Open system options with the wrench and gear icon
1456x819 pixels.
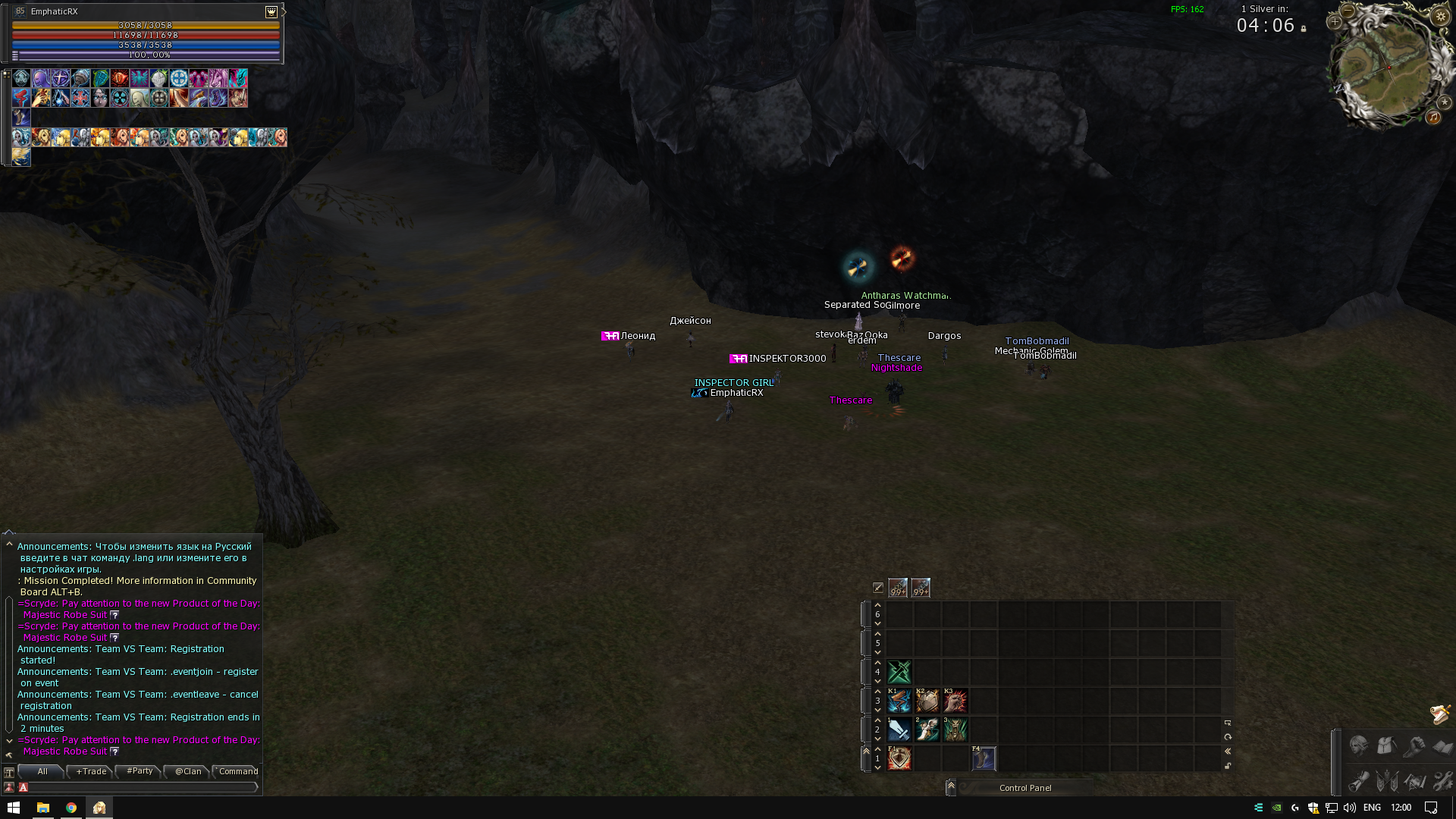coord(1443,780)
